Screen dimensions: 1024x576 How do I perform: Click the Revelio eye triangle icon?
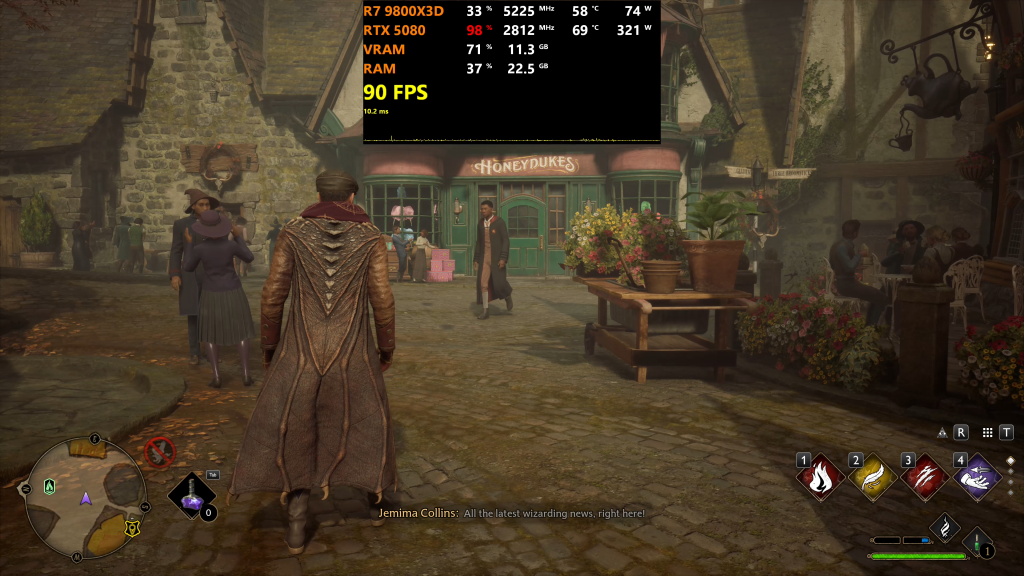point(941,433)
